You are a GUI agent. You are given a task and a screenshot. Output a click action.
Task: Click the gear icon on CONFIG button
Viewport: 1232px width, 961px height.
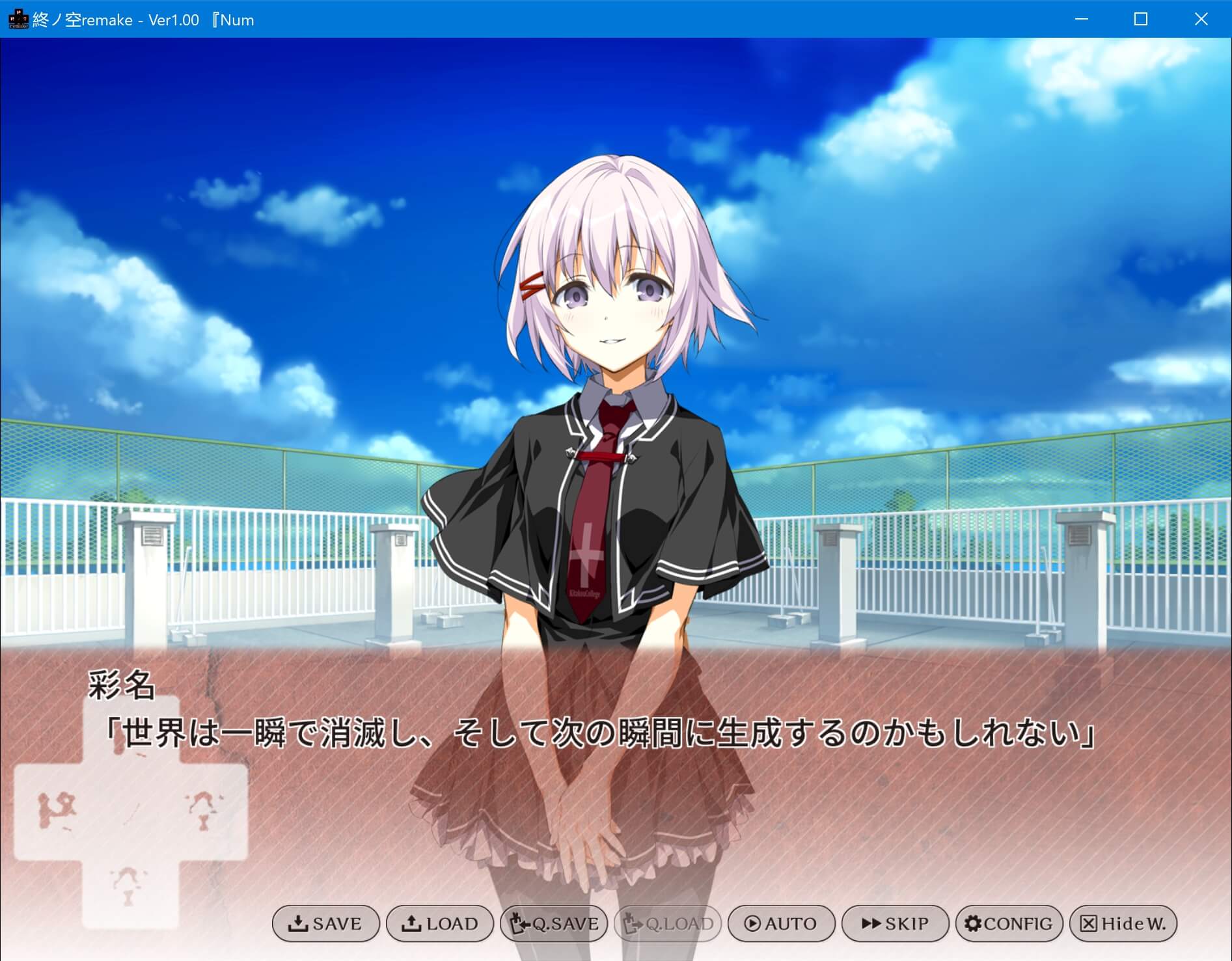coord(972,924)
